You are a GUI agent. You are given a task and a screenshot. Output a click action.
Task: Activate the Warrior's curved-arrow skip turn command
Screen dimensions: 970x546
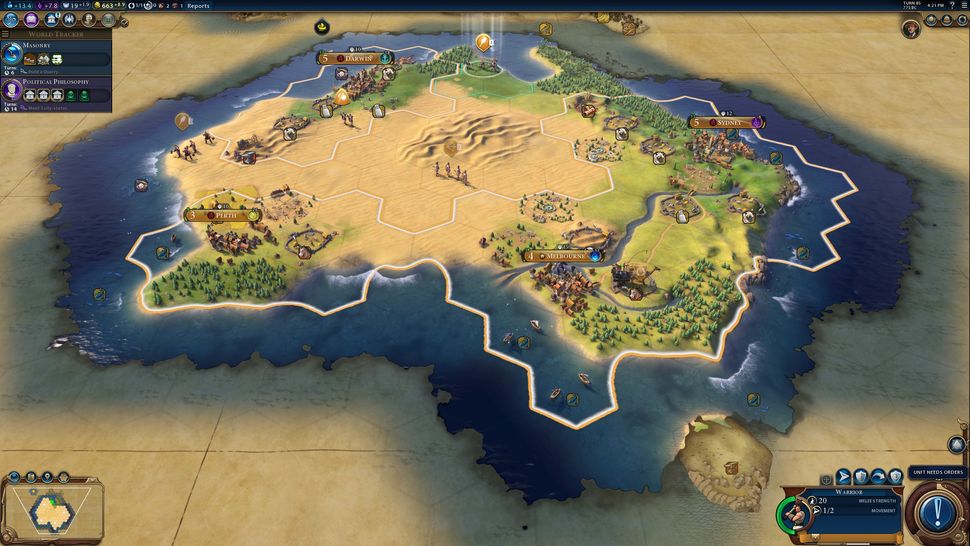tap(878, 477)
